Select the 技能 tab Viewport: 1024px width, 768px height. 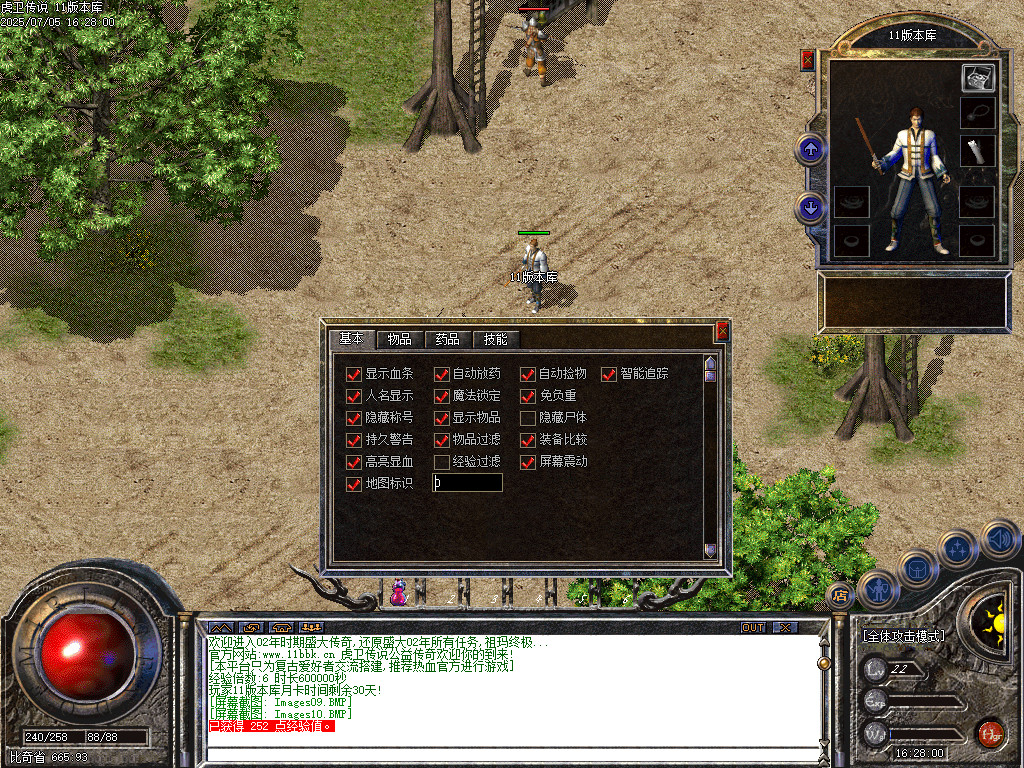[495, 339]
